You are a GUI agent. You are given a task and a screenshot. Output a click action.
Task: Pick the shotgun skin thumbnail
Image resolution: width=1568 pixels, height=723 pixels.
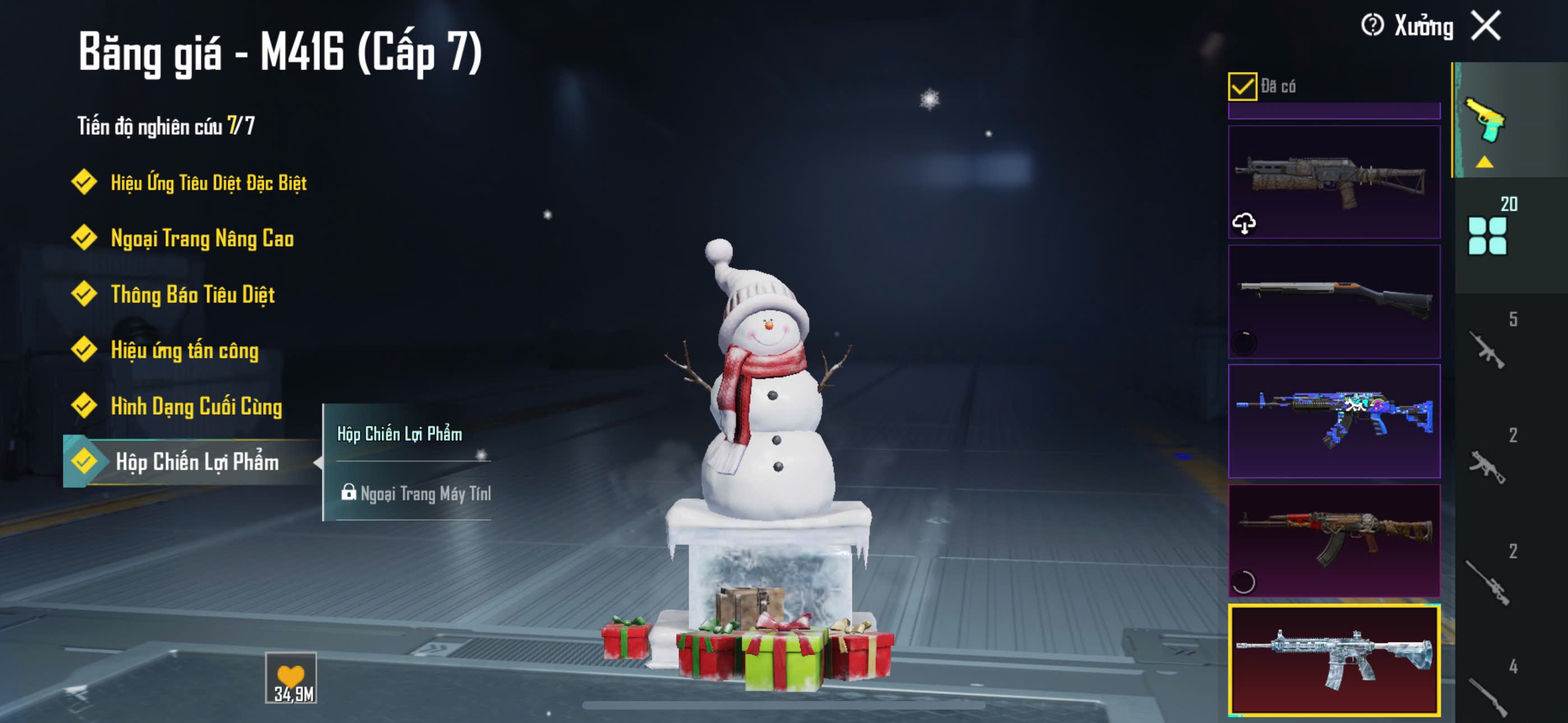point(1334,302)
